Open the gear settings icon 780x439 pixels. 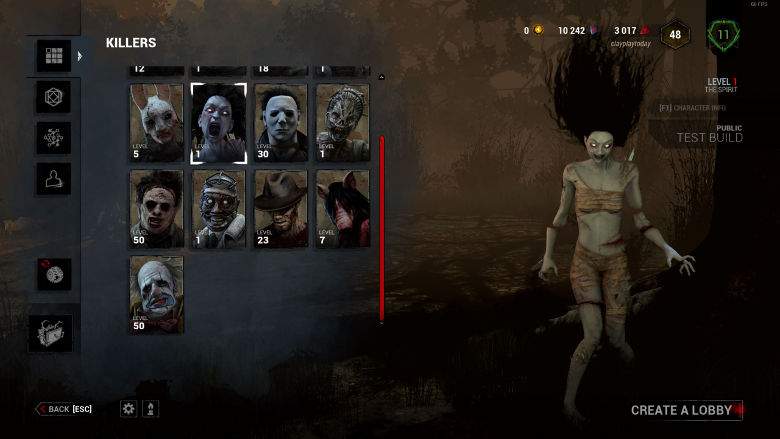(x=128, y=409)
